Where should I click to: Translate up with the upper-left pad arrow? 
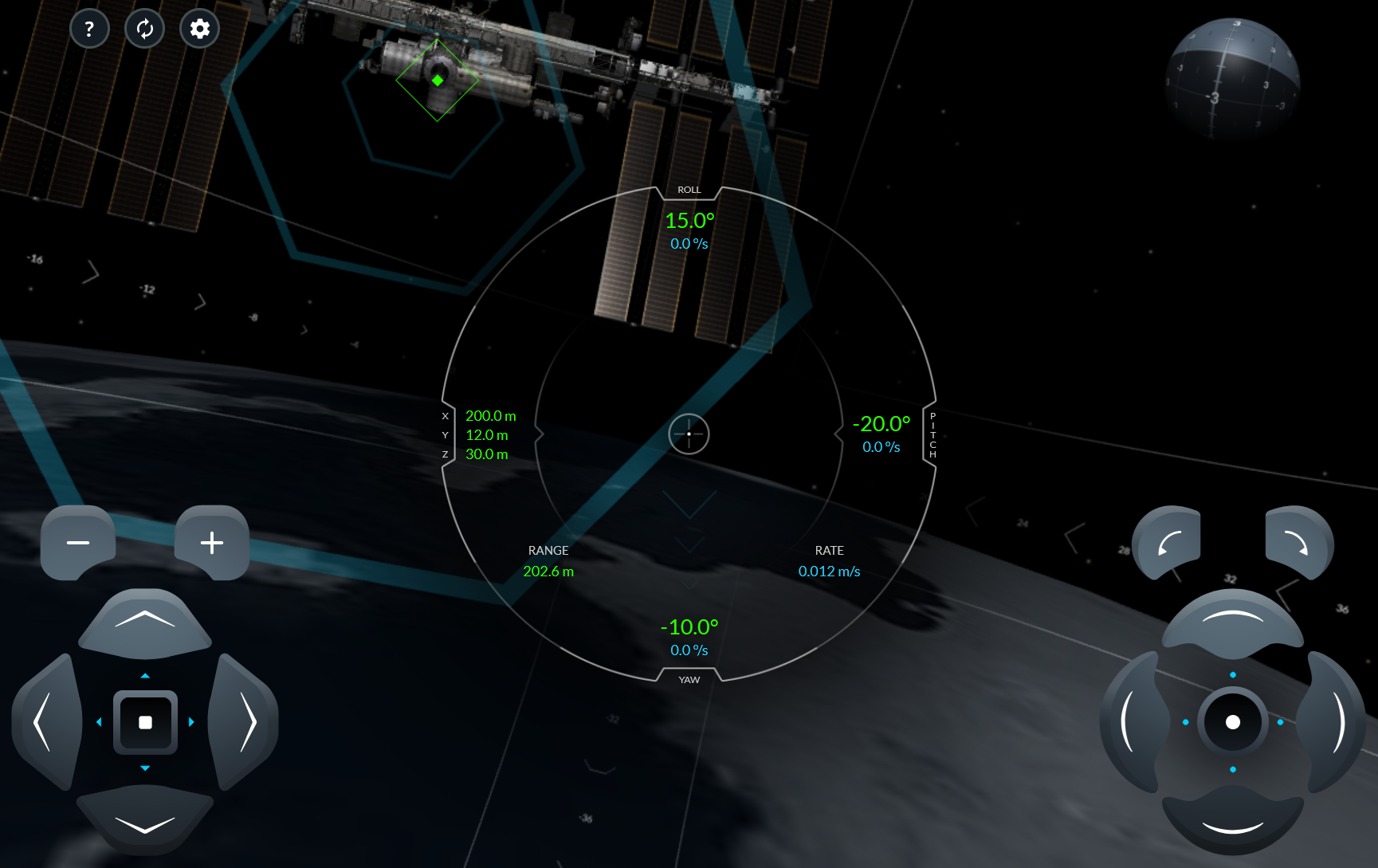tap(145, 623)
